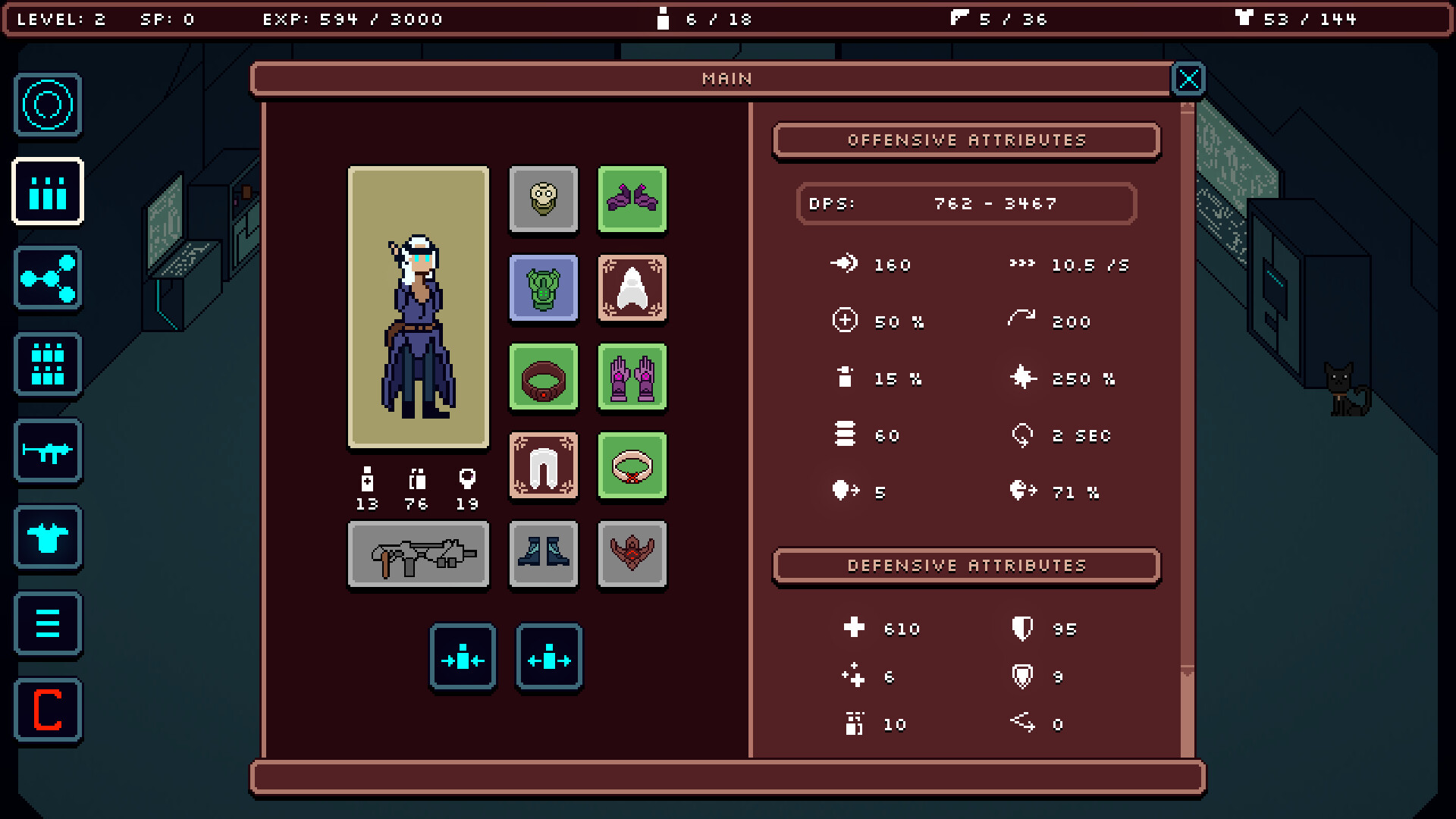The width and height of the screenshot is (1456, 819).
Task: Select the equipped skull helmet slot
Action: click(543, 199)
